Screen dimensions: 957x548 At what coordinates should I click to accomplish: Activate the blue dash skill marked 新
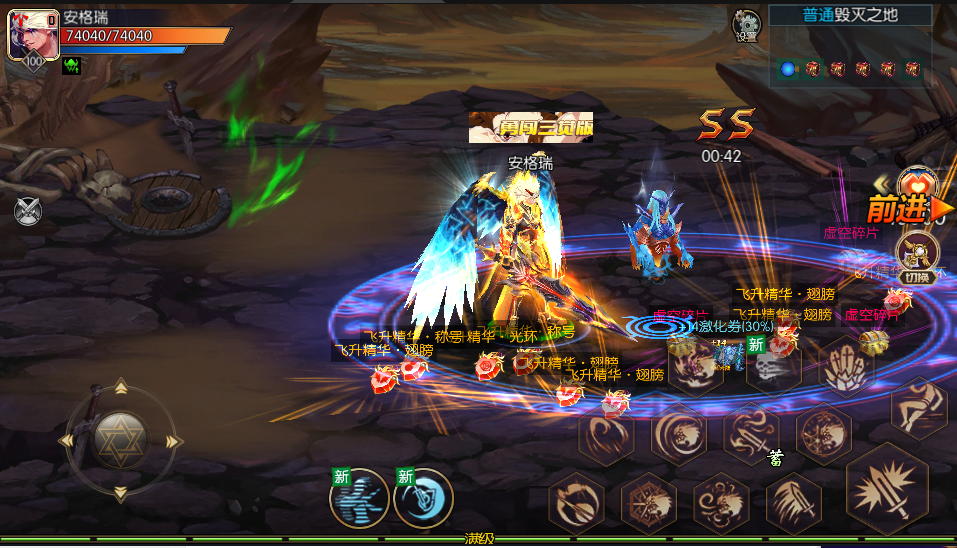(358, 498)
